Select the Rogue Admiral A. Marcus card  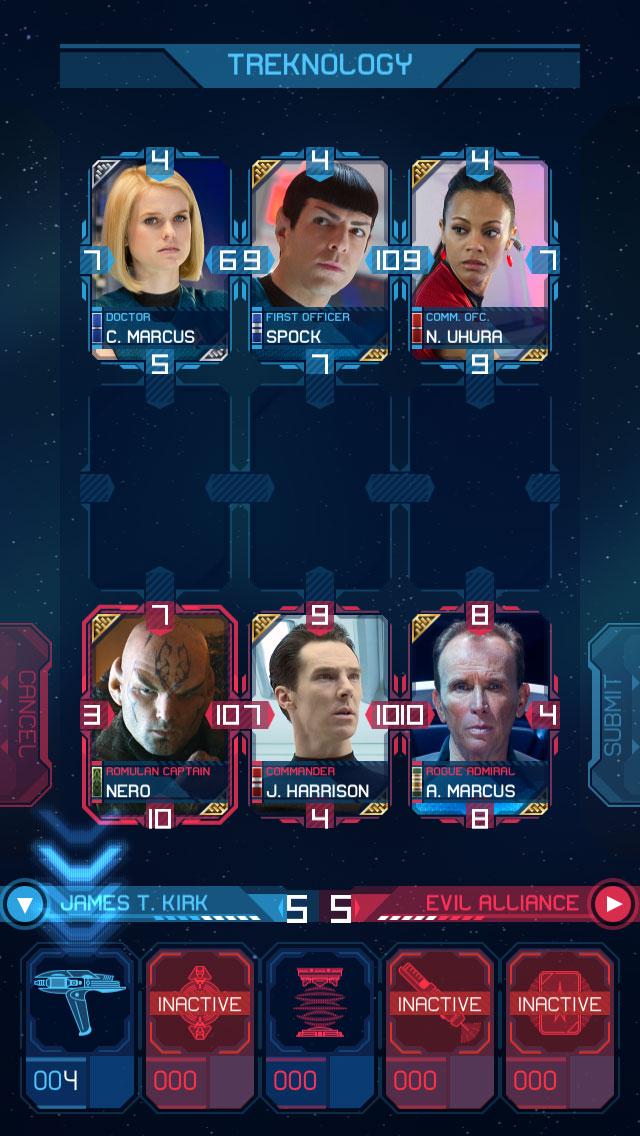coord(479,712)
